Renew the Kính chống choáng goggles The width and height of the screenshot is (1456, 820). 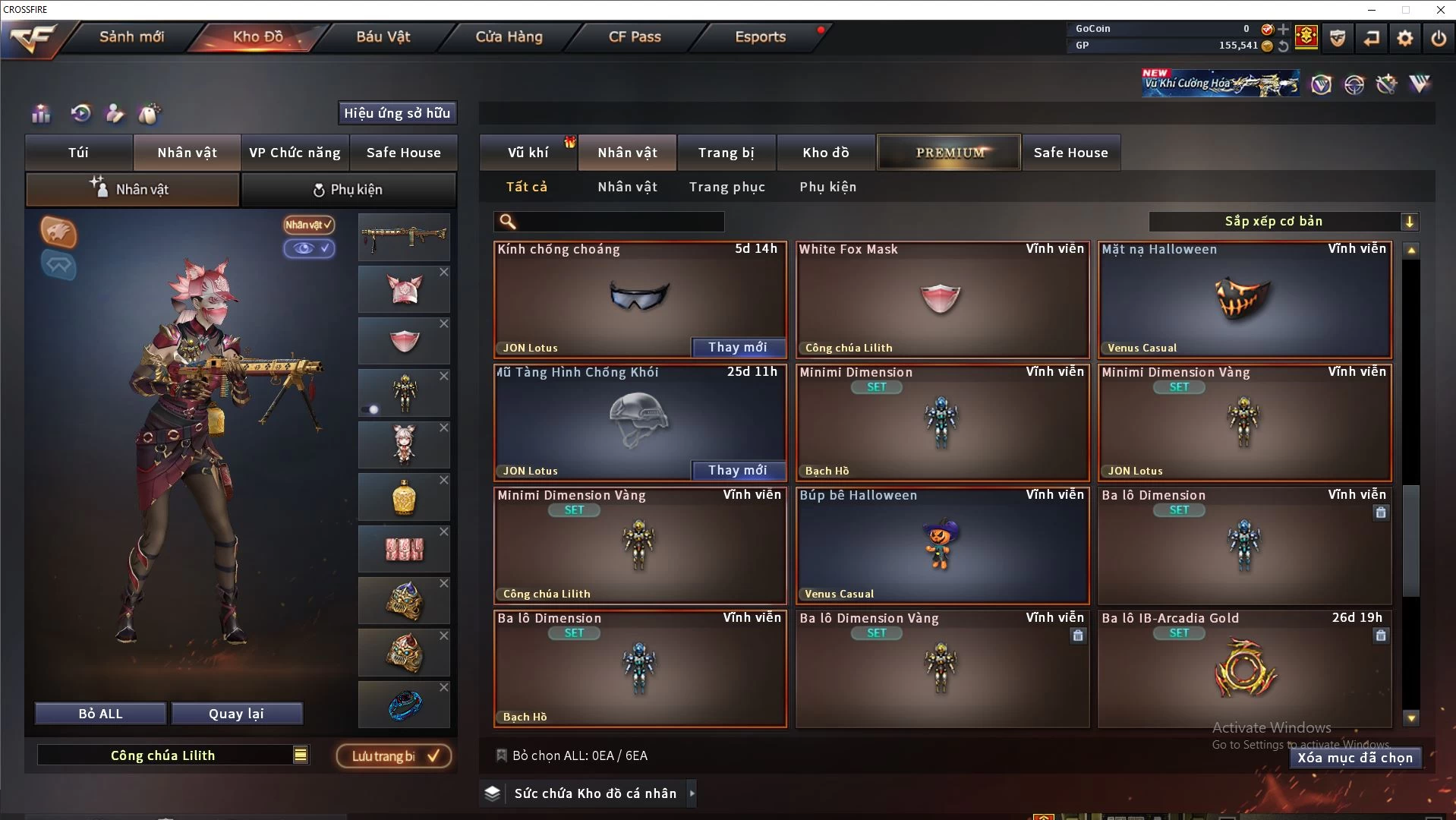[737, 347]
